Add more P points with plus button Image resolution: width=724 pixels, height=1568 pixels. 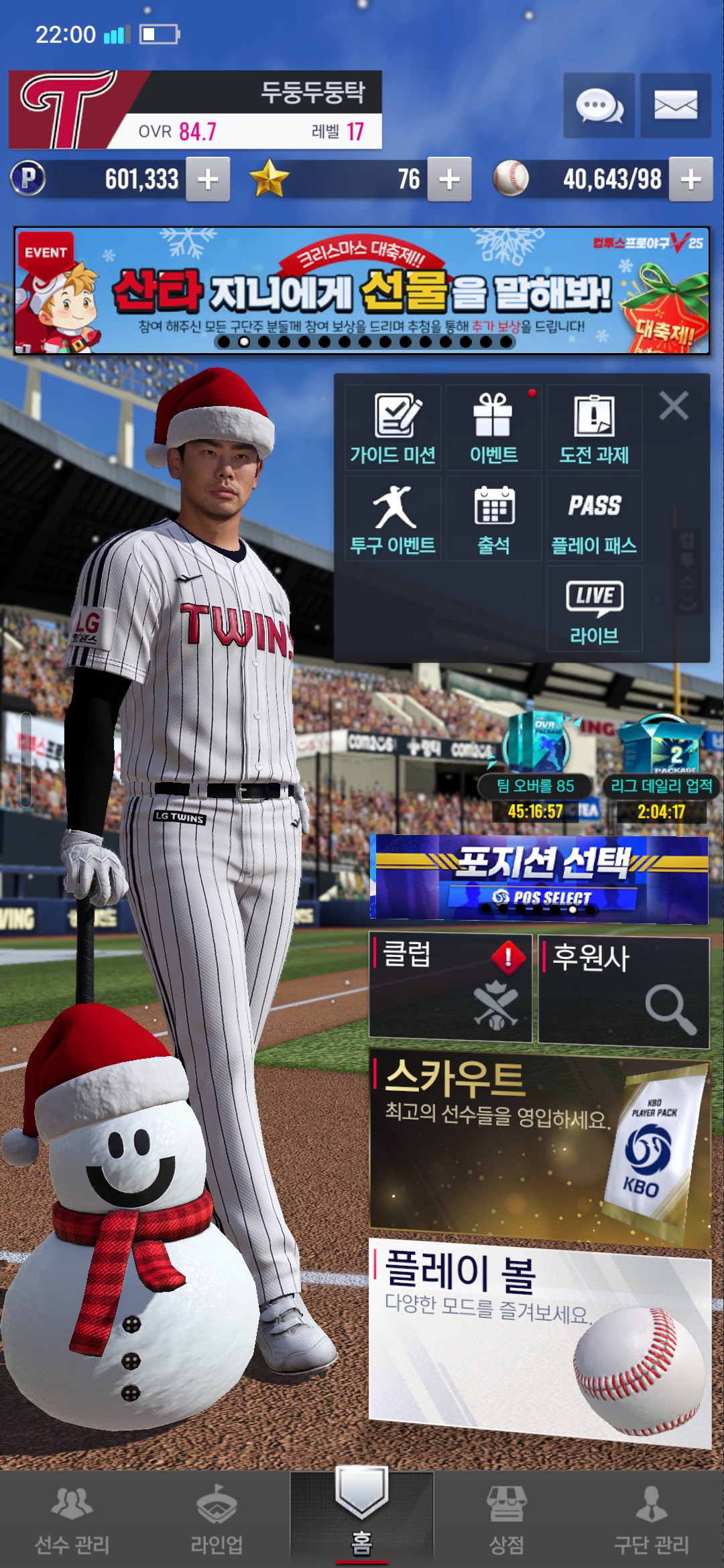(x=208, y=180)
